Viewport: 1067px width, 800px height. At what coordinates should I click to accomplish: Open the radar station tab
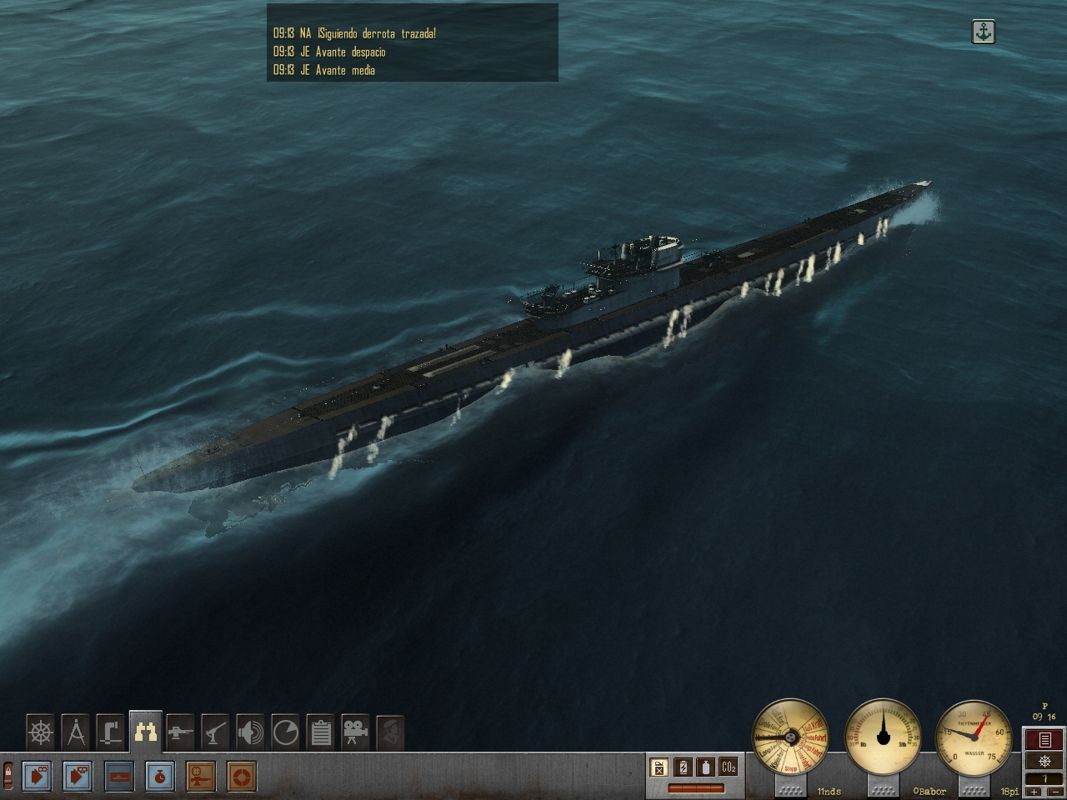click(x=285, y=732)
